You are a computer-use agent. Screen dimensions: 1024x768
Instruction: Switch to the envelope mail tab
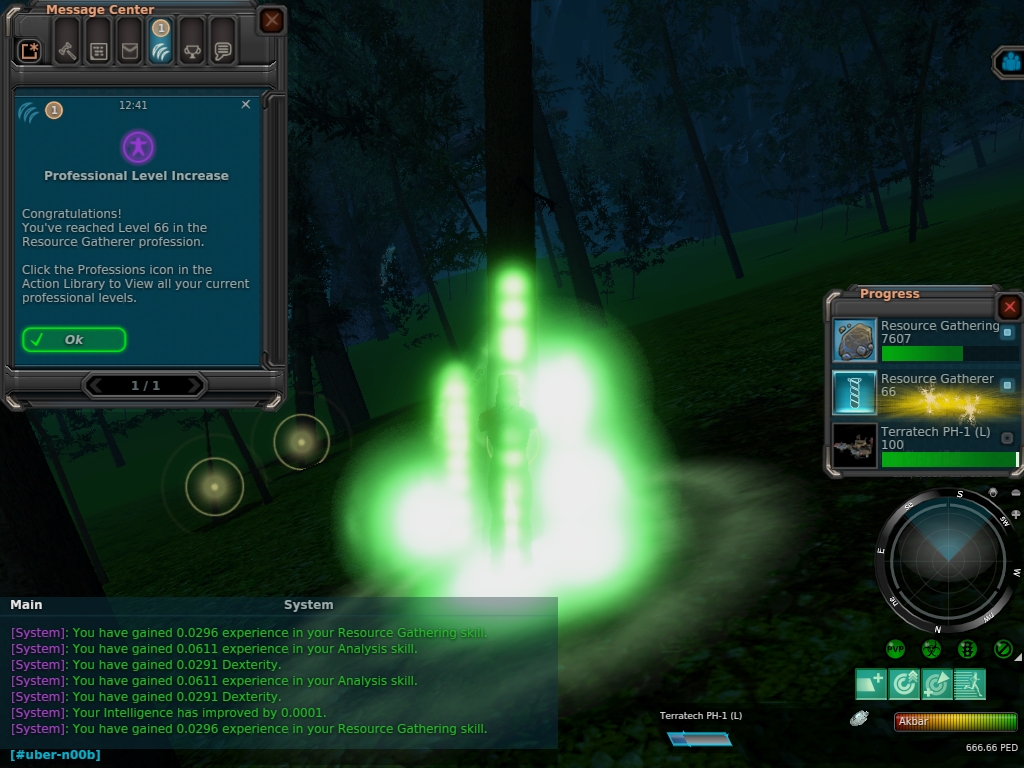click(x=129, y=51)
